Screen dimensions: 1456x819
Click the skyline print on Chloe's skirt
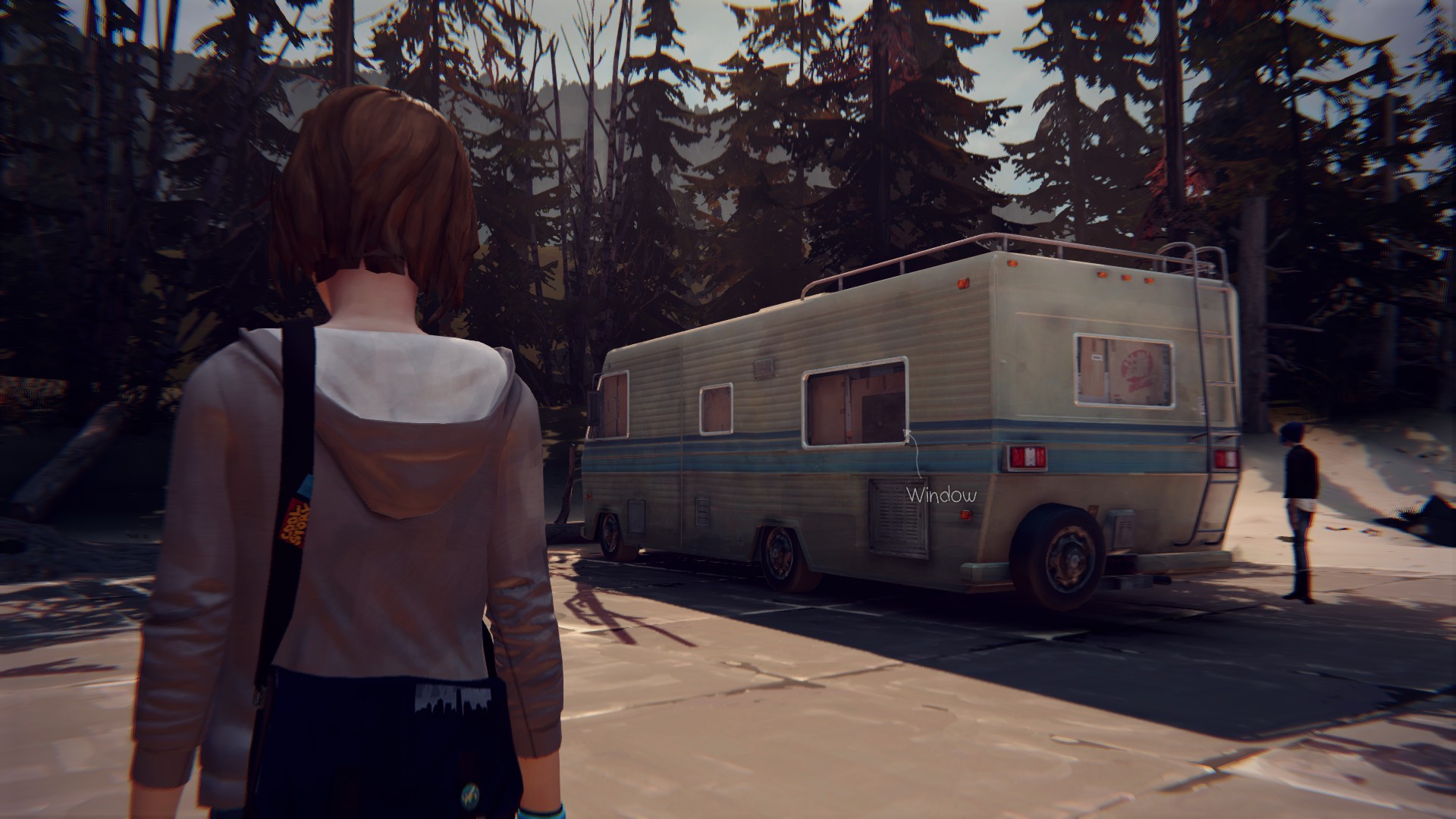(451, 699)
